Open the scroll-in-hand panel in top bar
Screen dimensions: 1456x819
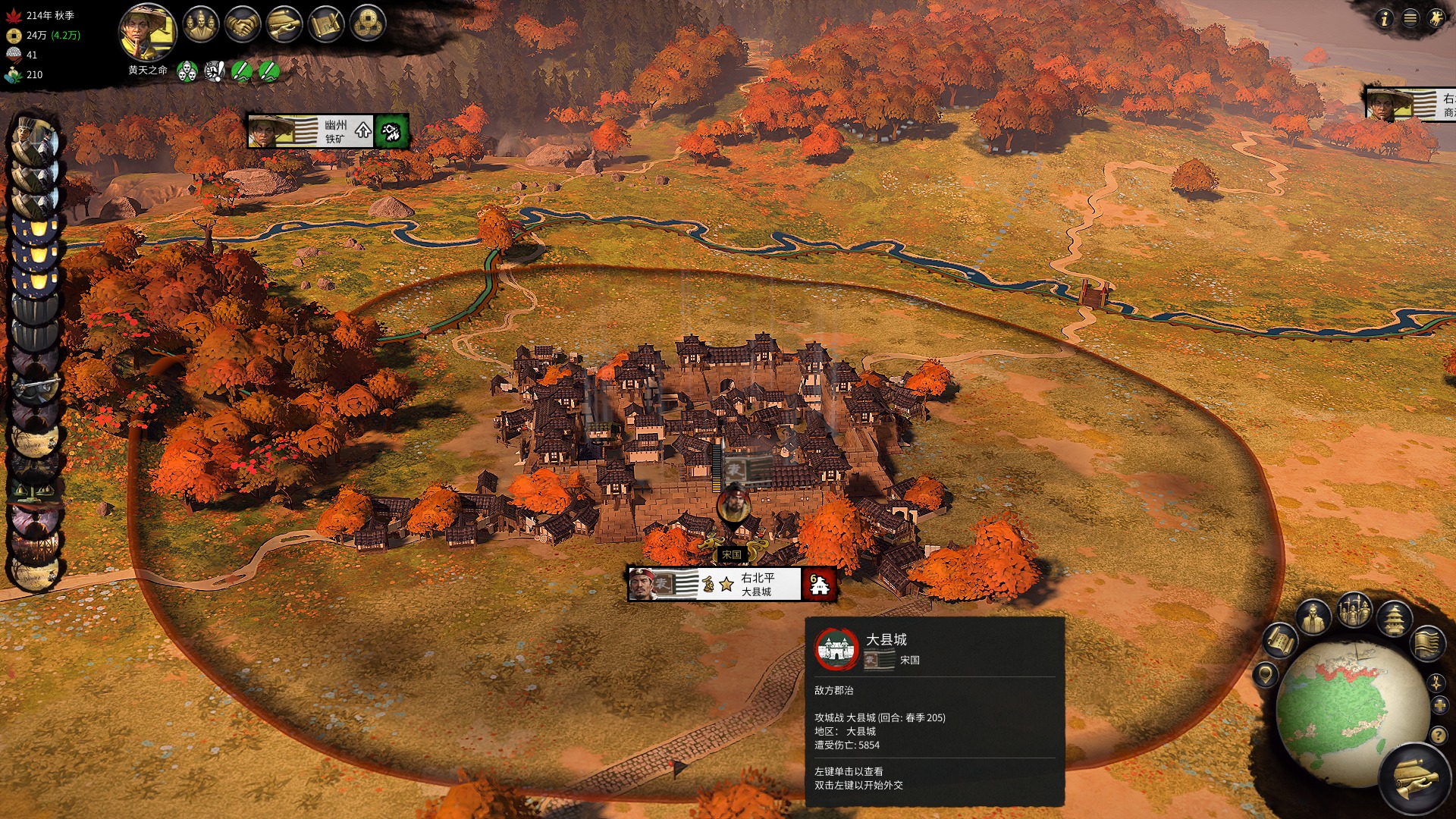tap(284, 24)
